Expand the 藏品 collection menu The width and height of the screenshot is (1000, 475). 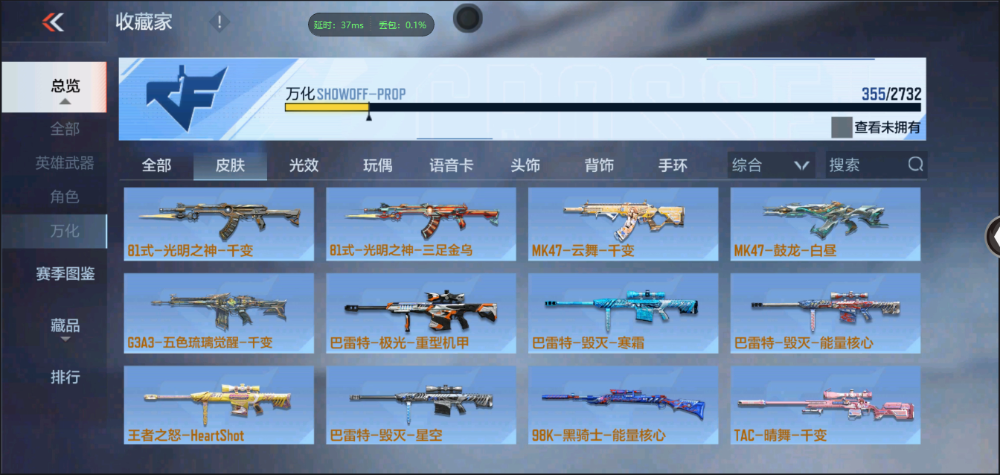click(x=65, y=326)
